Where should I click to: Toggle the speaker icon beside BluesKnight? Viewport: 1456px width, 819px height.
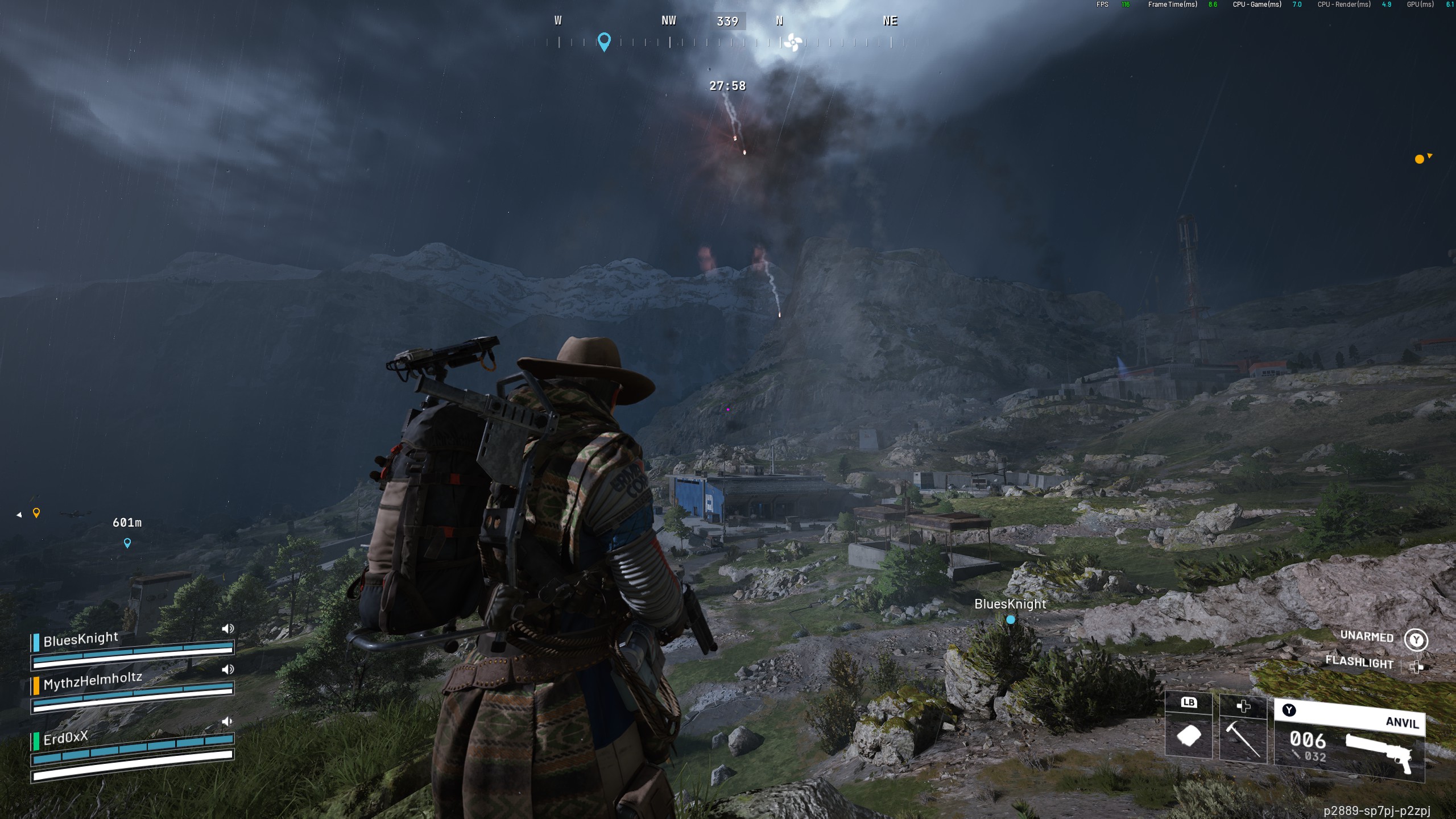click(x=227, y=628)
